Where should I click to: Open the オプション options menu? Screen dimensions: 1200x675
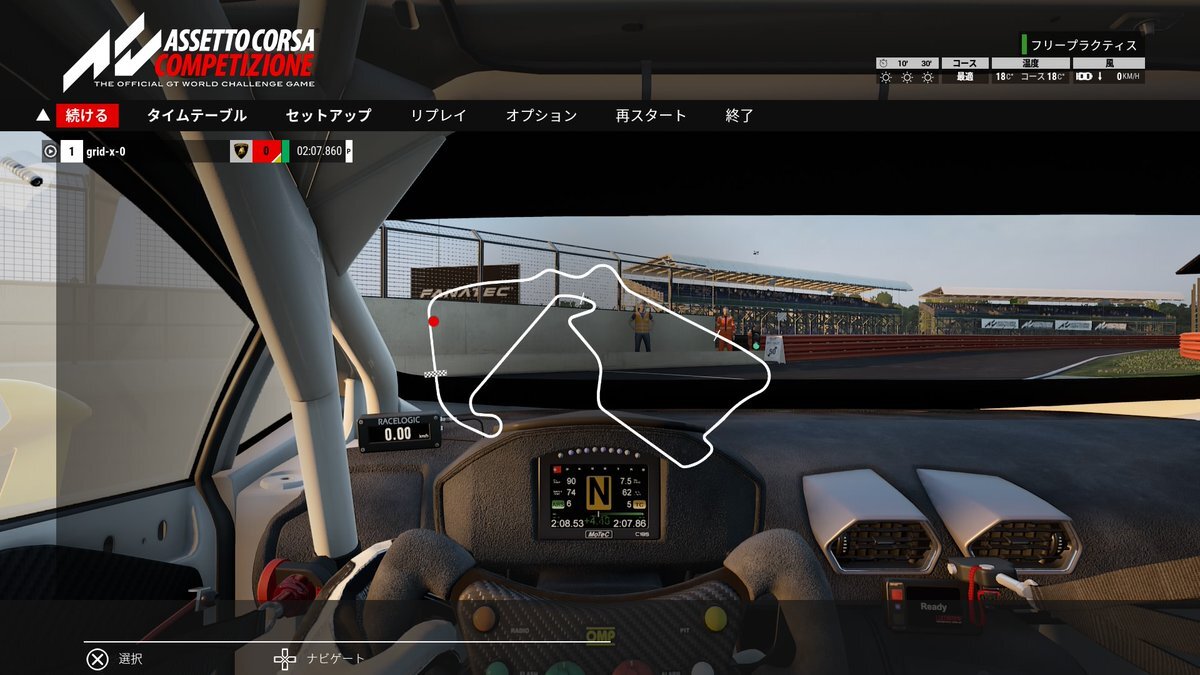(541, 116)
